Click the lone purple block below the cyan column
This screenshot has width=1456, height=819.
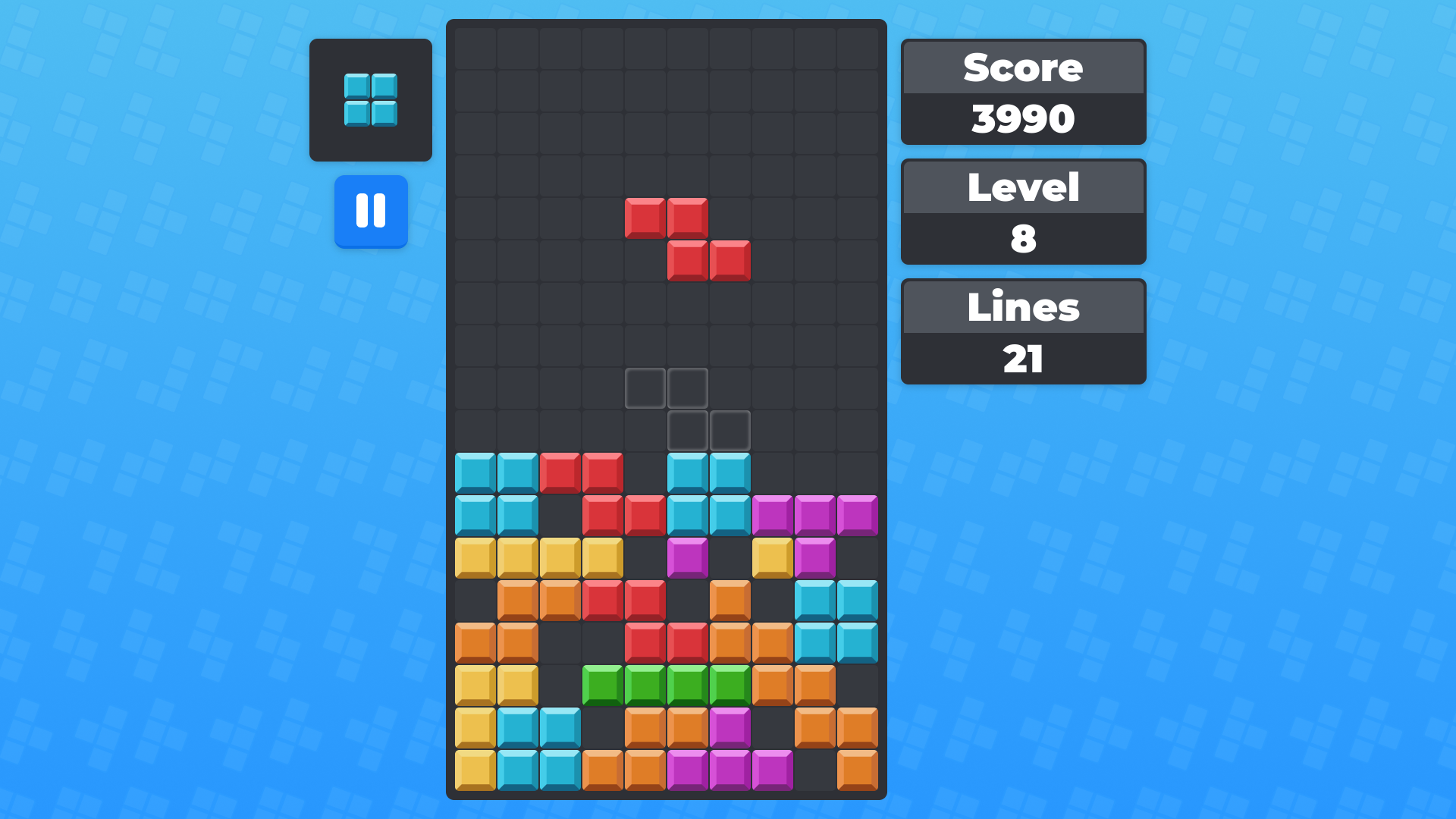[x=686, y=557]
